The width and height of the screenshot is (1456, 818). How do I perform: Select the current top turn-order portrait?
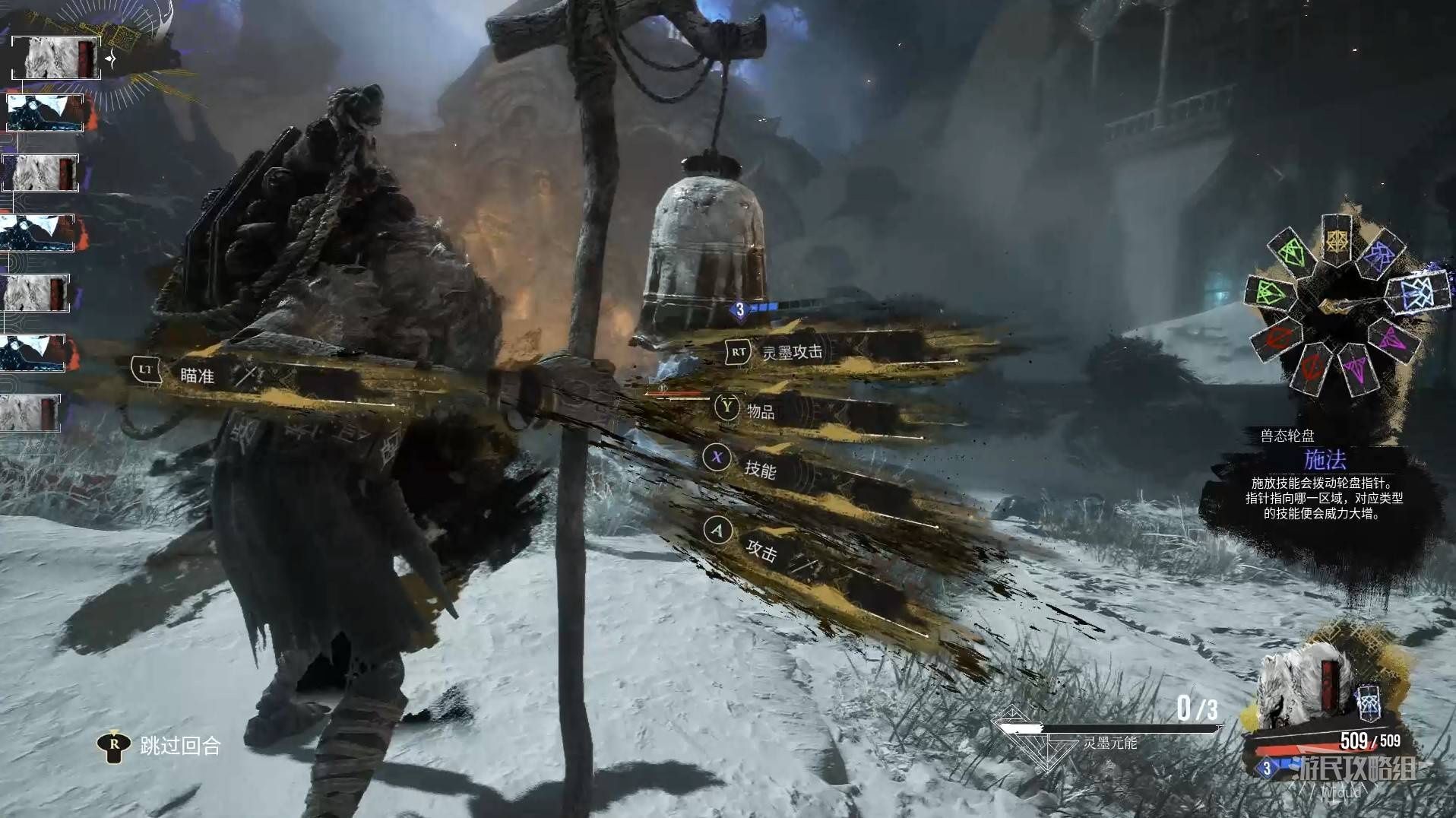coord(55,58)
